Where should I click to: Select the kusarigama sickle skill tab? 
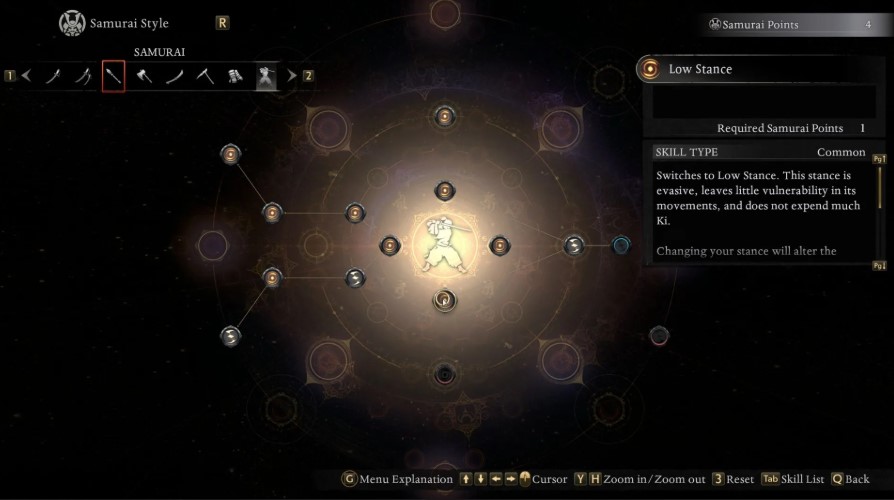coord(205,75)
